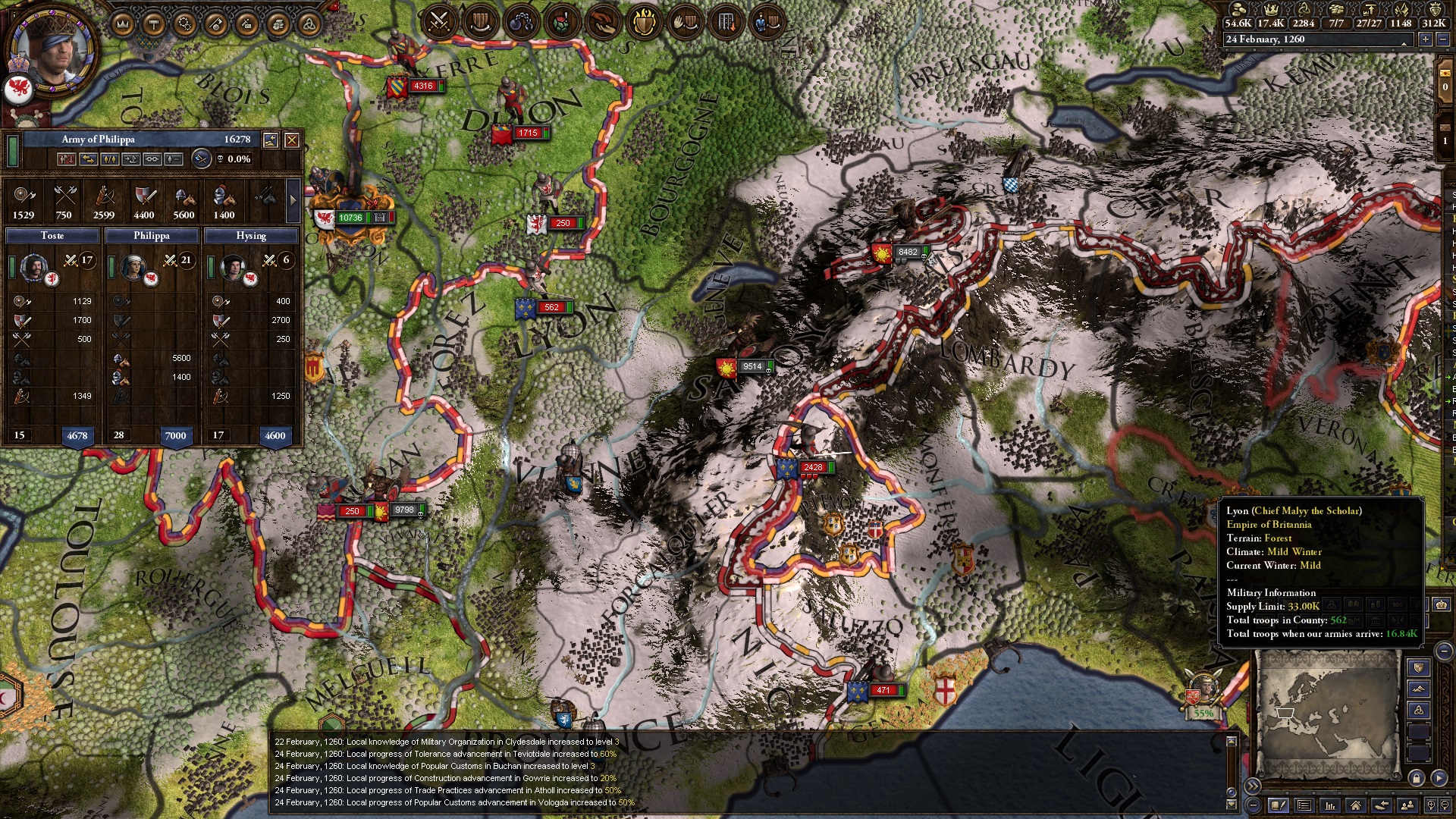Viewport: 1456px width, 819px height.
Task: Click the play button beside the padlock
Action: (x=1440, y=778)
